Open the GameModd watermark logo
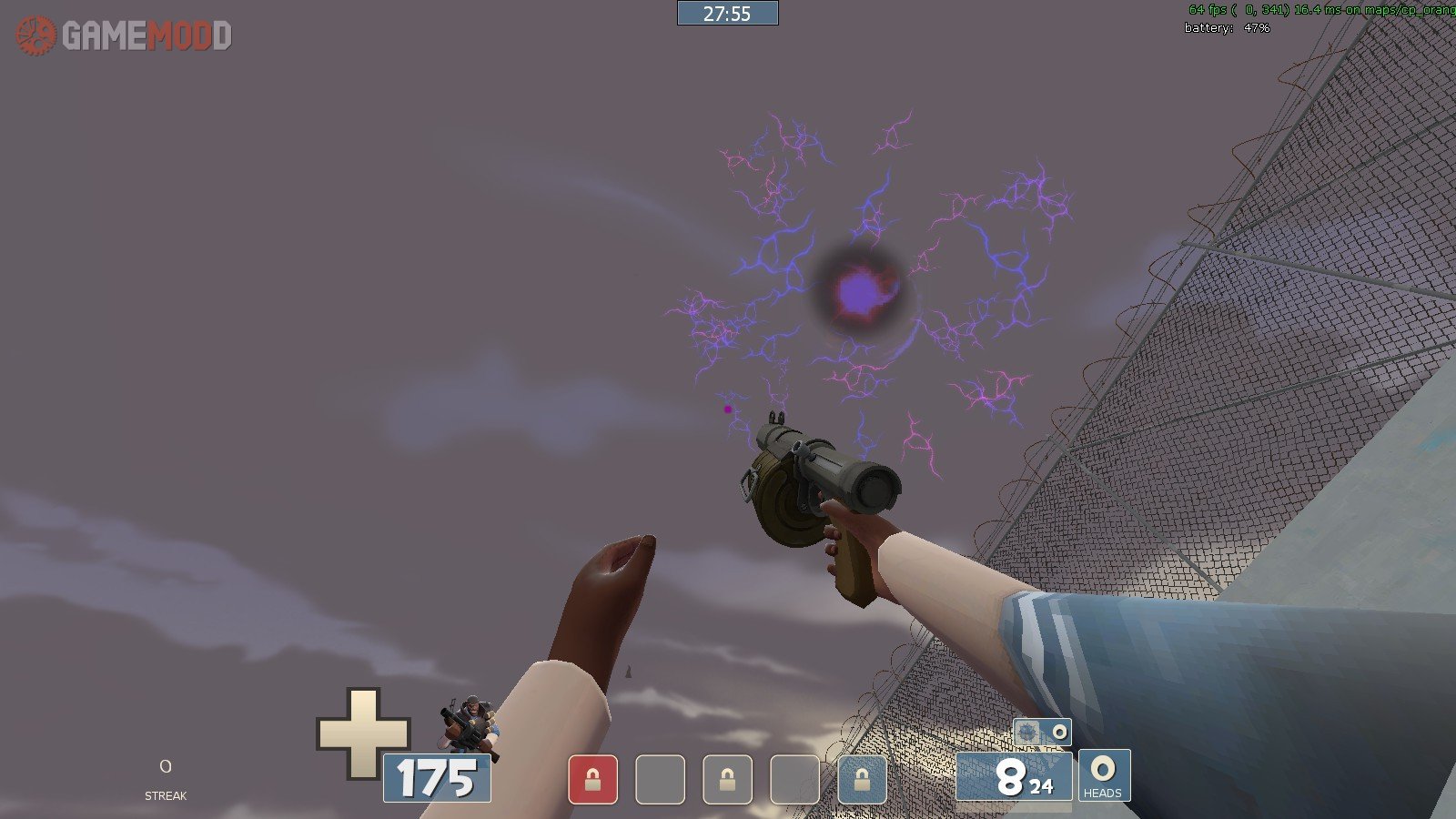This screenshot has width=1456, height=819. 124,35
